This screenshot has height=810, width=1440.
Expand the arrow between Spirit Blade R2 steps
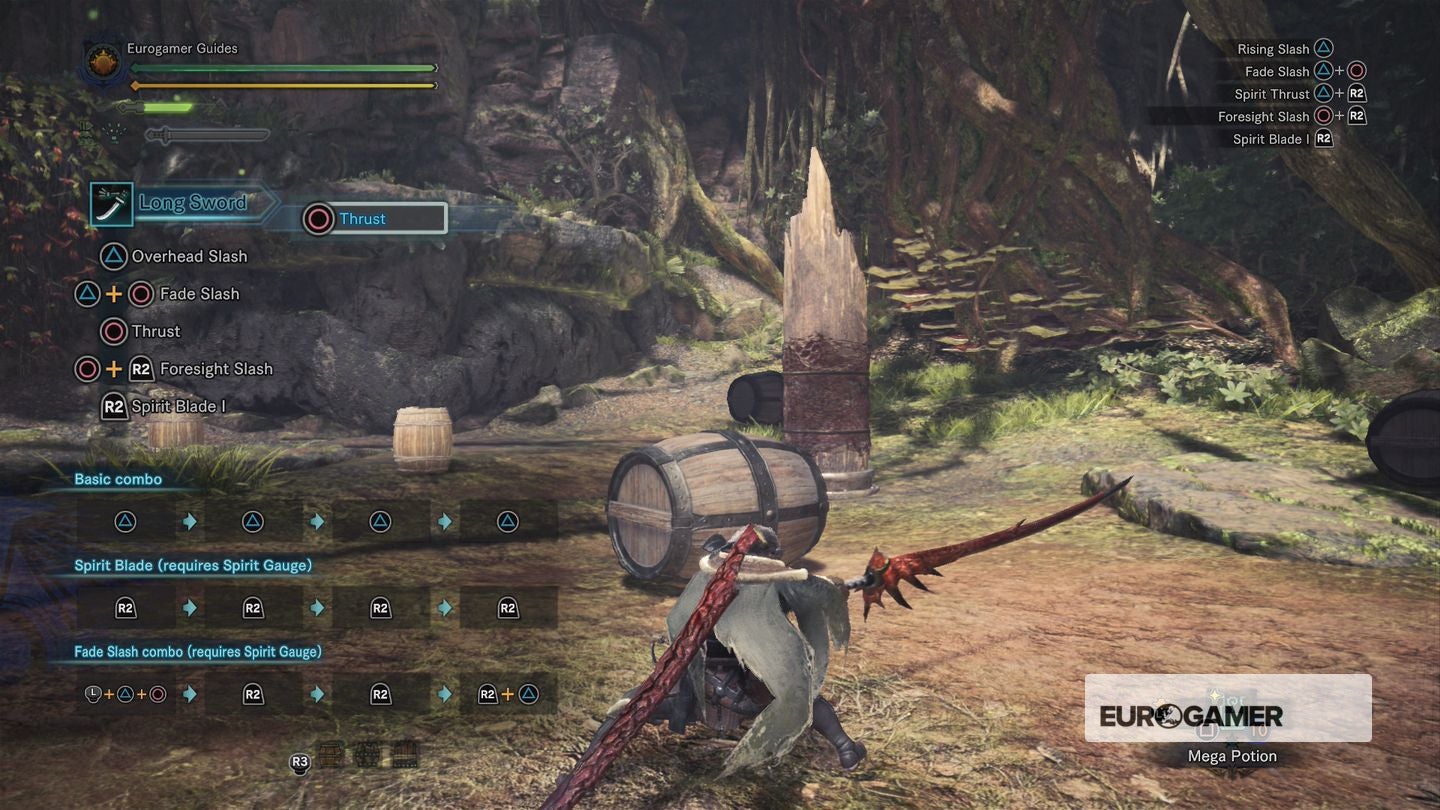(x=189, y=607)
